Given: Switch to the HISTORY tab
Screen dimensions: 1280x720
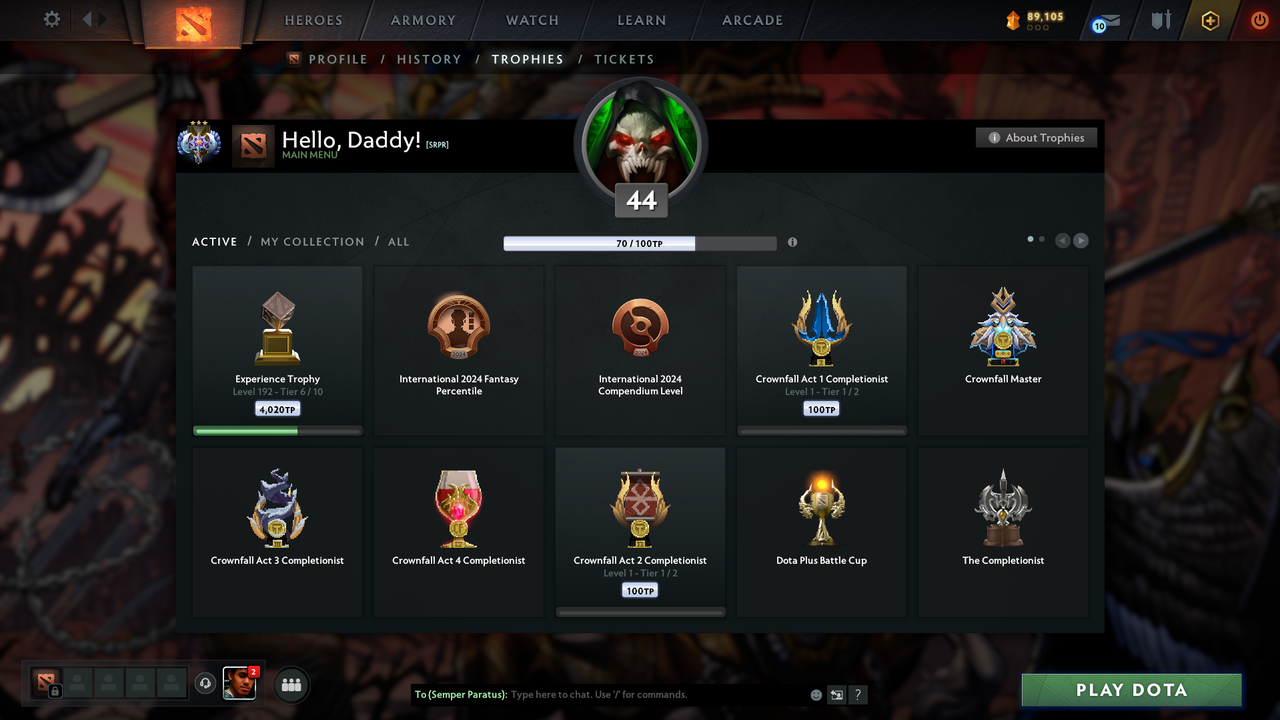Looking at the screenshot, I should click(429, 59).
